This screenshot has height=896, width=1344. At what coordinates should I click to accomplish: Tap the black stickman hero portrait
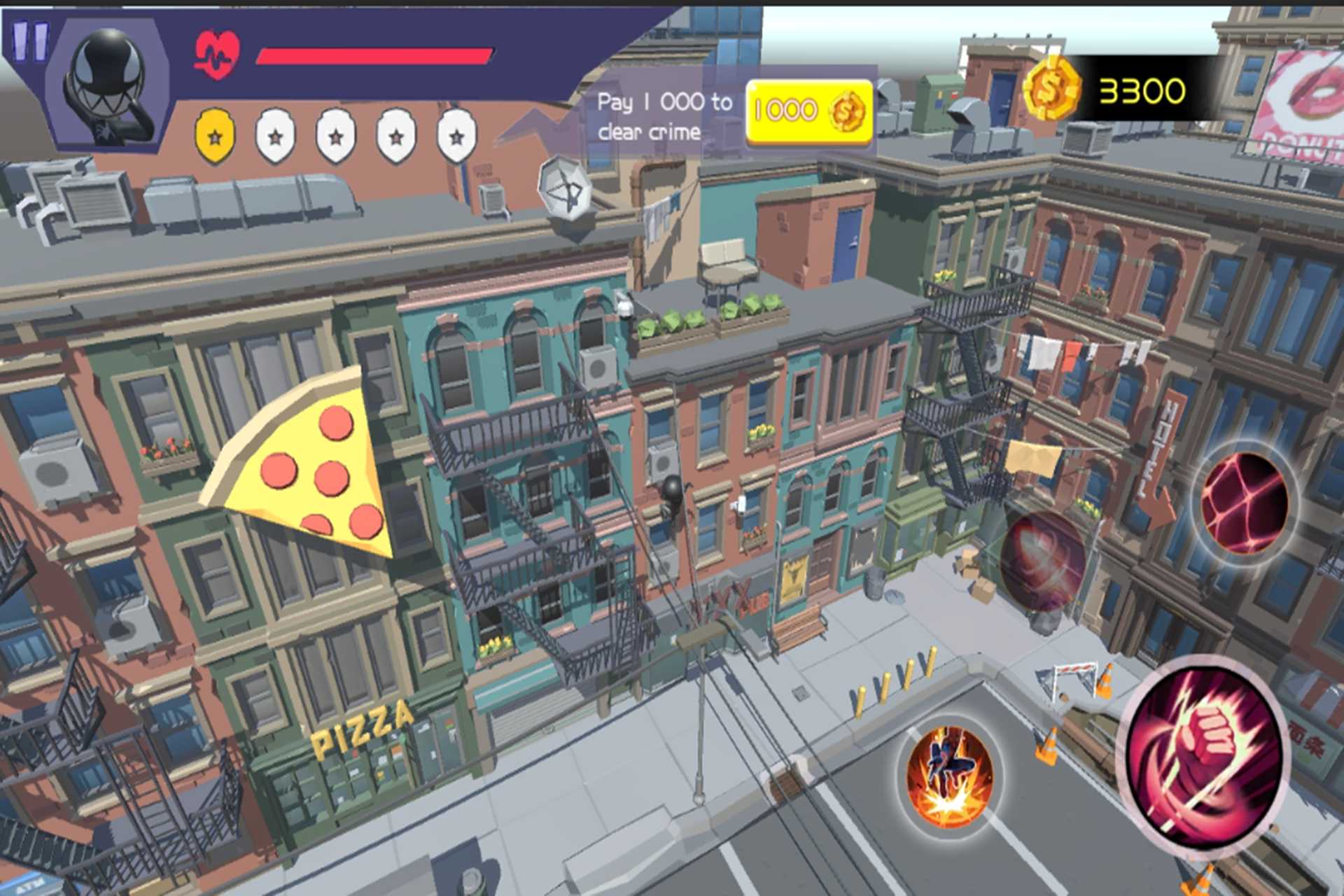click(x=108, y=84)
